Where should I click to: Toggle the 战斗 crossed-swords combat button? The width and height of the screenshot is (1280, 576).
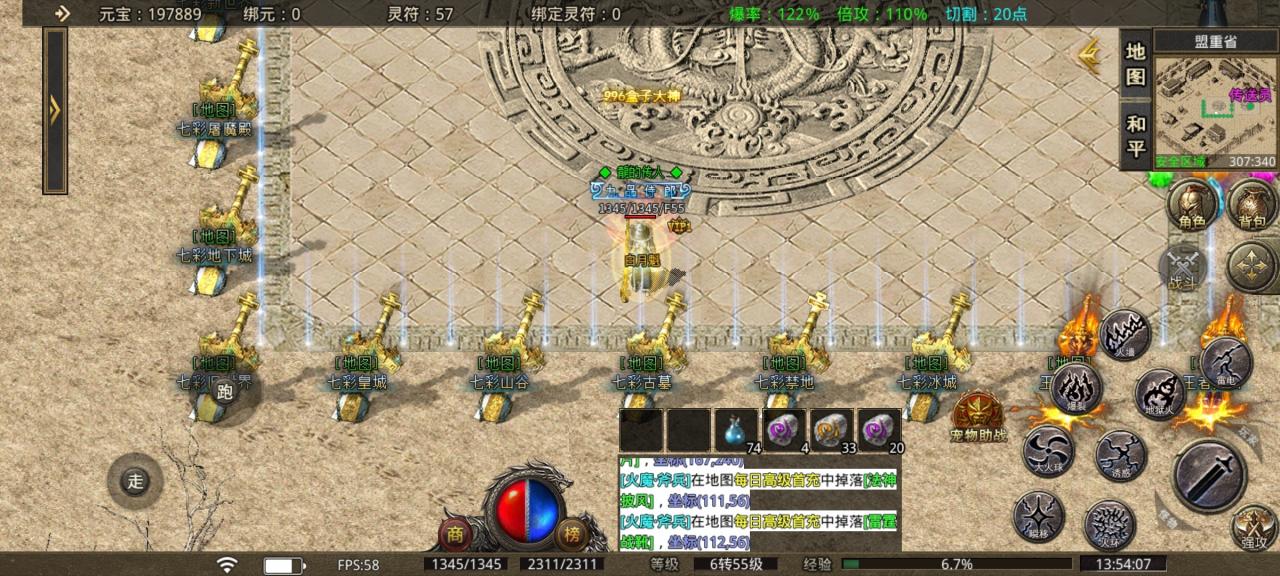(1183, 267)
